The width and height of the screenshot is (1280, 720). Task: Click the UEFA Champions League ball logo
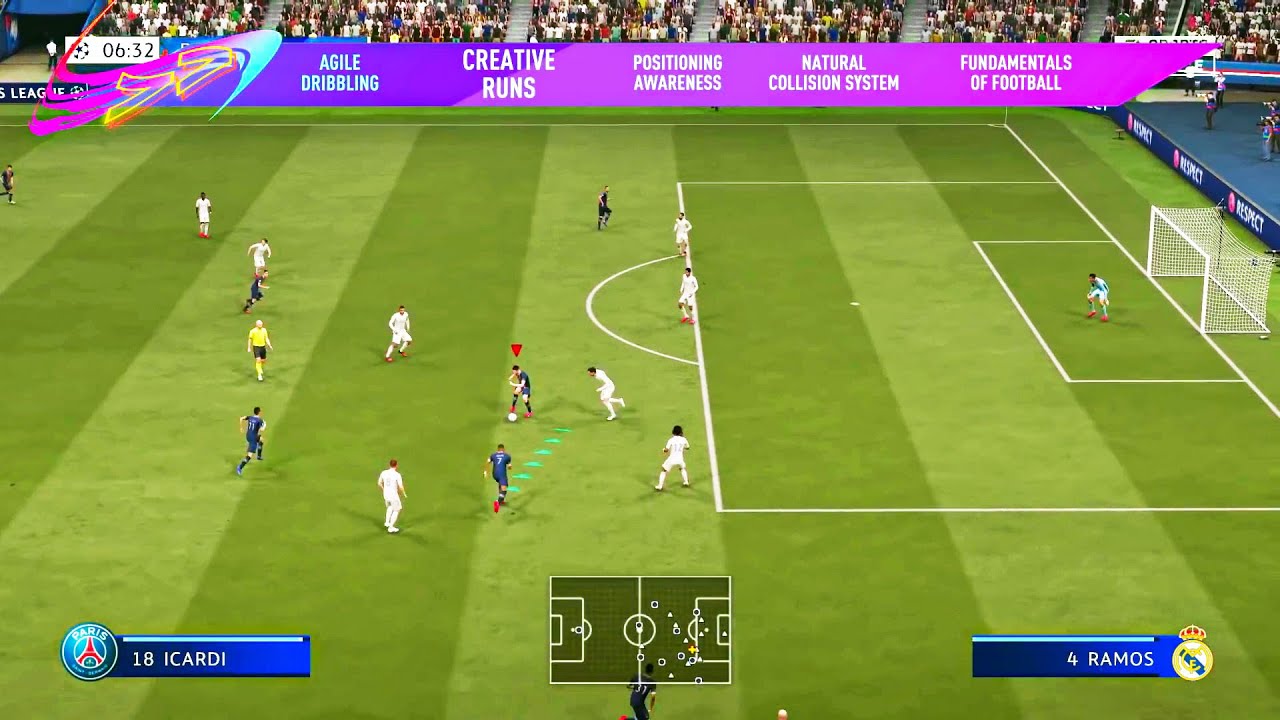pyautogui.click(x=81, y=50)
